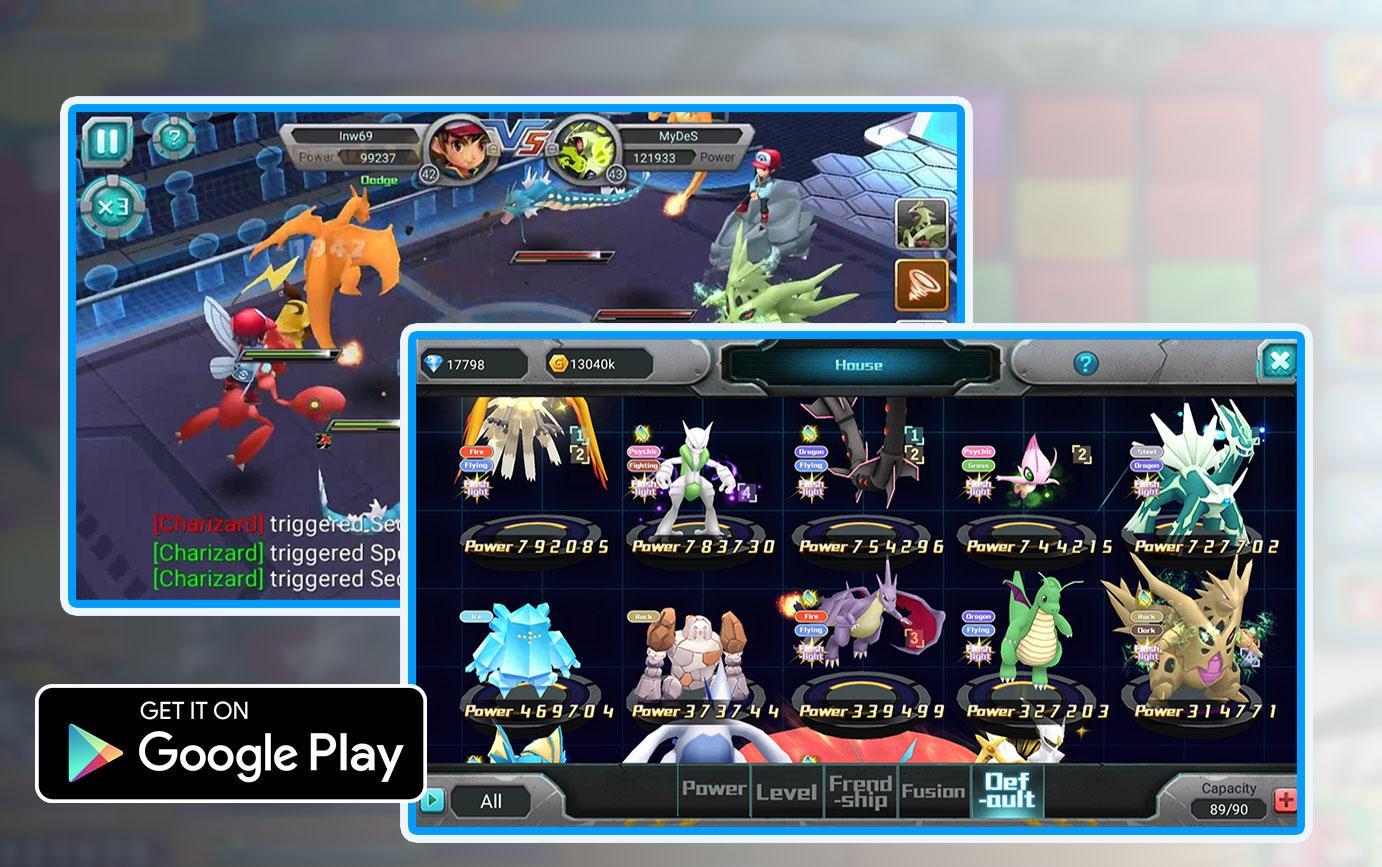This screenshot has width=1382, height=867.
Task: Enable Power sorting for your Pokemon
Action: 712,790
